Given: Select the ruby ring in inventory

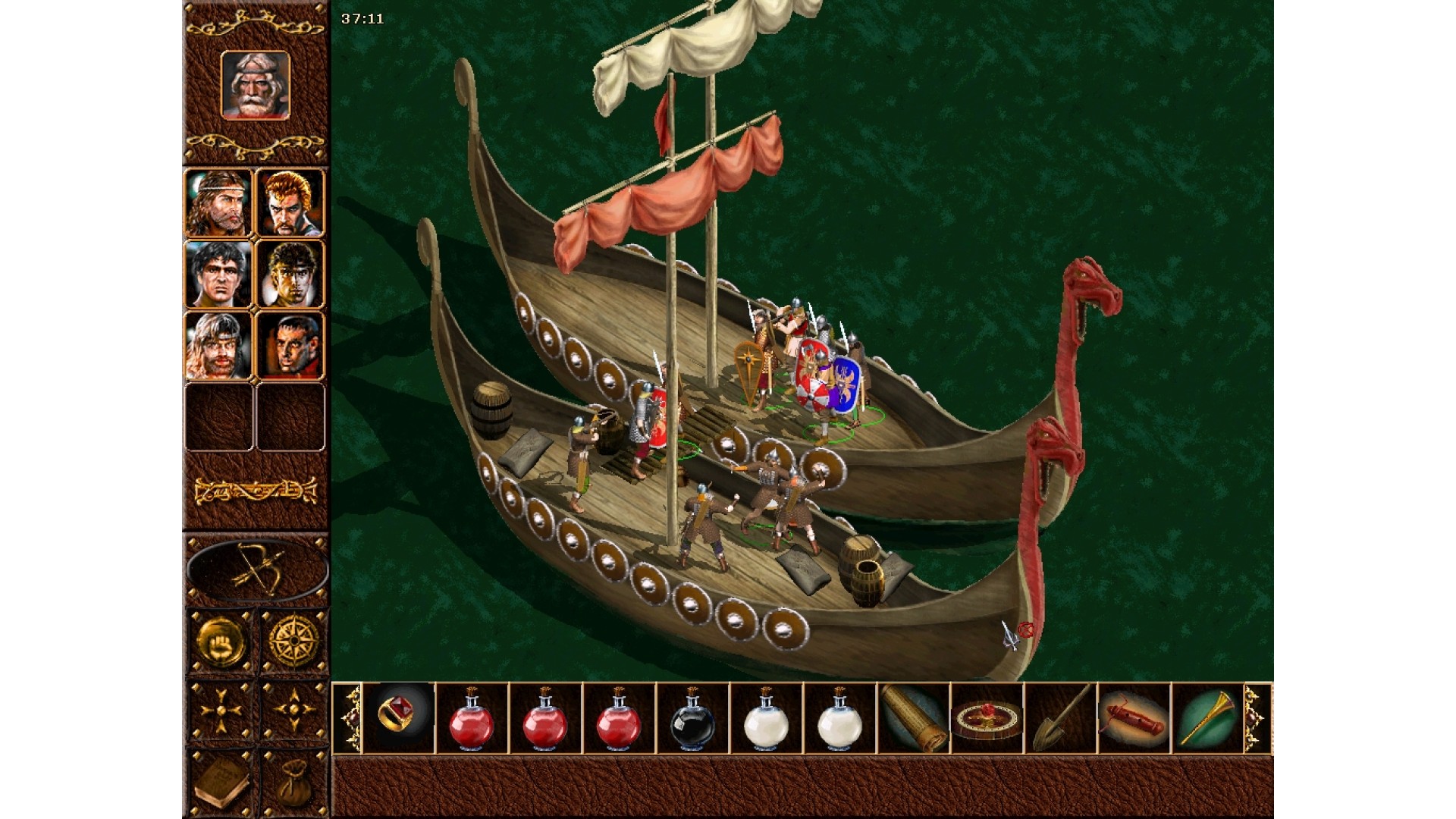Looking at the screenshot, I should [399, 717].
